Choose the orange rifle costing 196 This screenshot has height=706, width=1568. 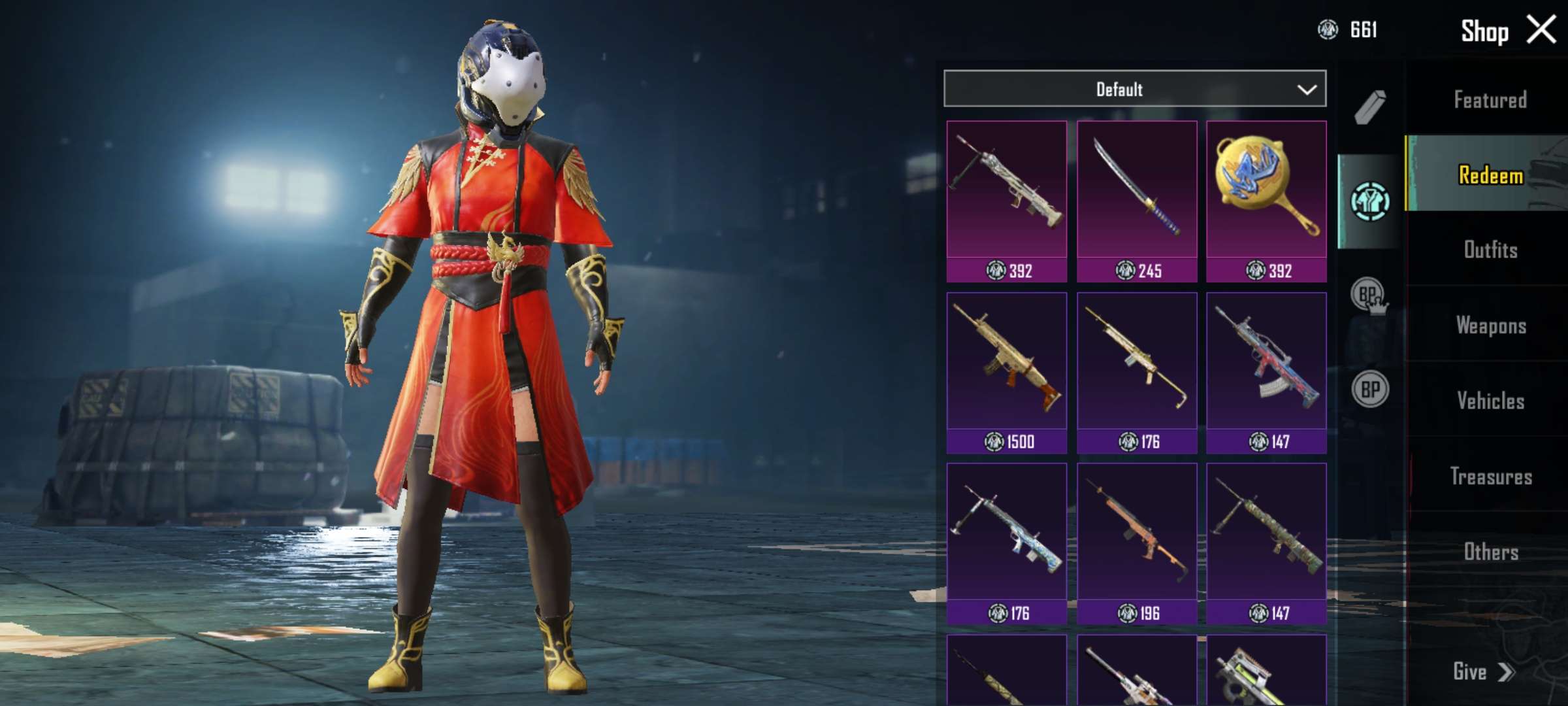click(x=1137, y=544)
